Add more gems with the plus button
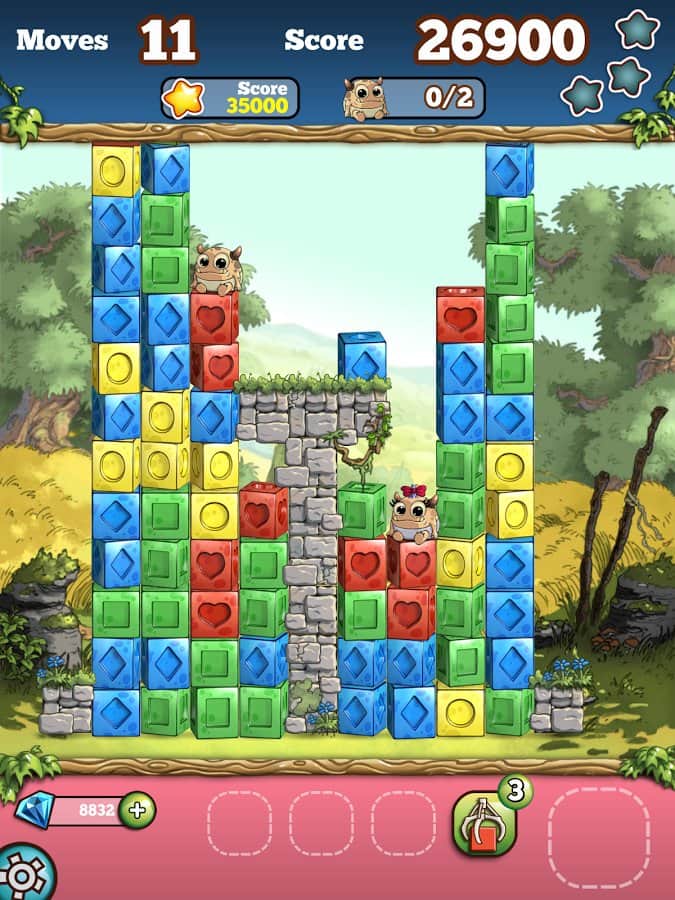This screenshot has width=675, height=900. pos(137,810)
